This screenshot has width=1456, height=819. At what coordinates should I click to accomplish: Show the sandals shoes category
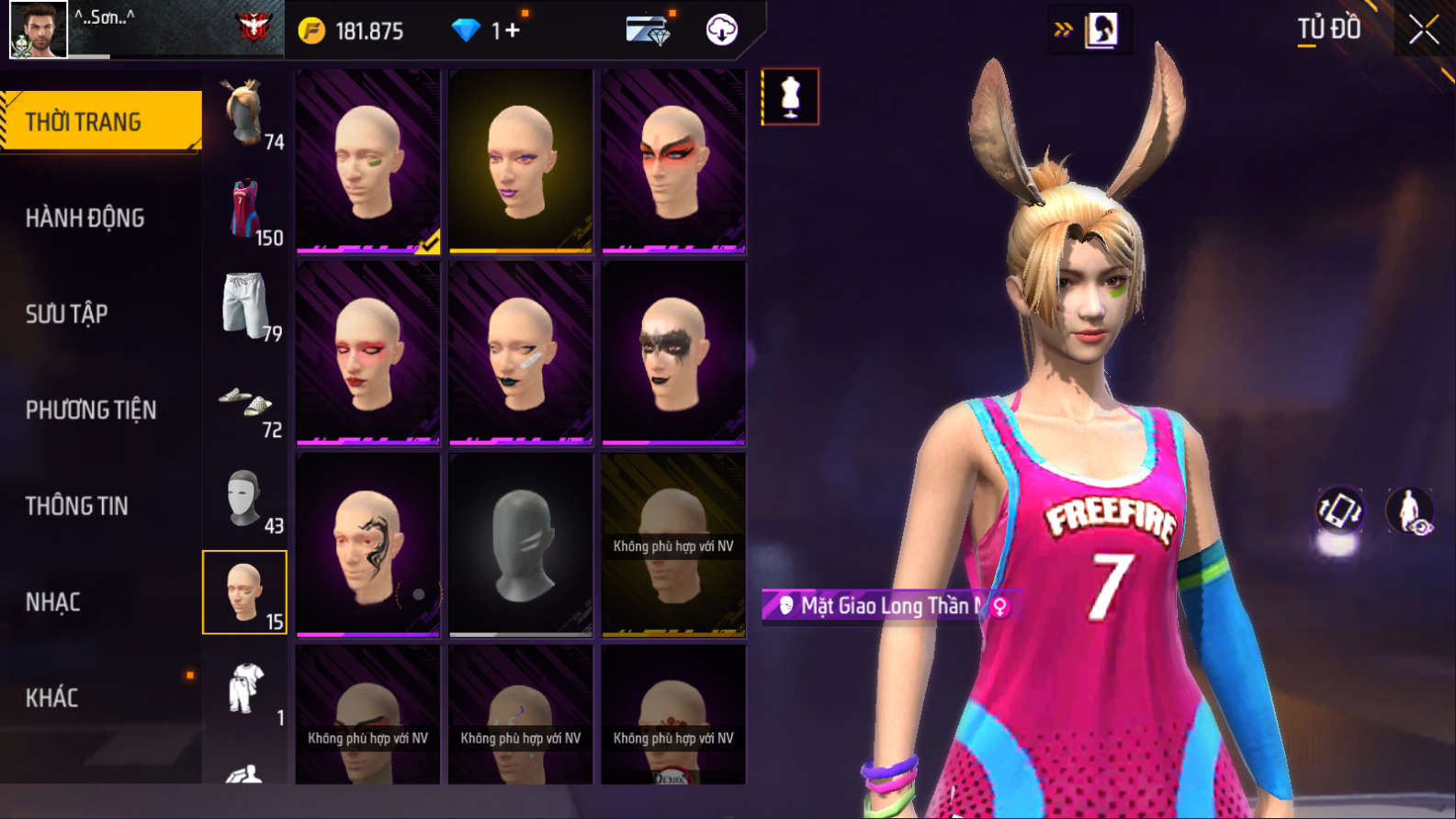coord(245,404)
